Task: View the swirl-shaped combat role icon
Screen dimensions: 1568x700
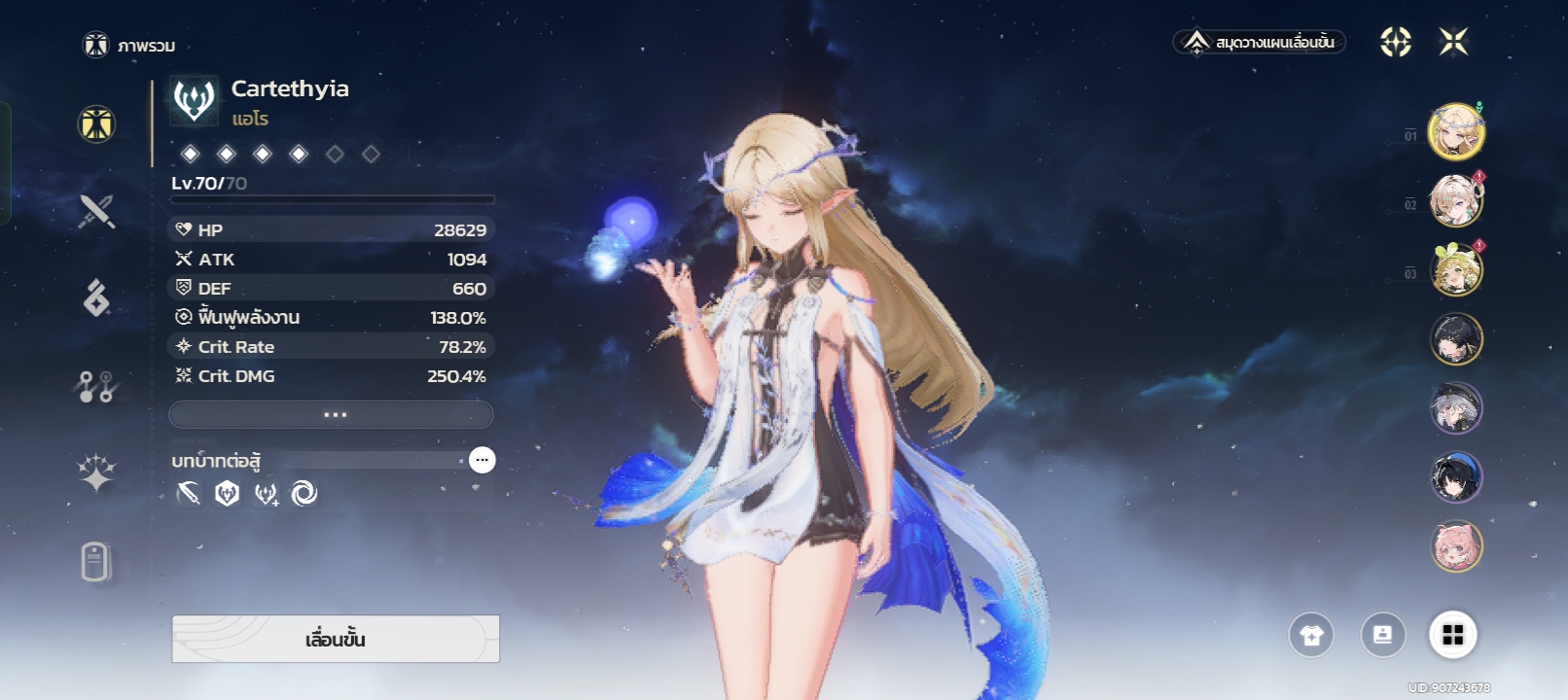Action: [304, 494]
